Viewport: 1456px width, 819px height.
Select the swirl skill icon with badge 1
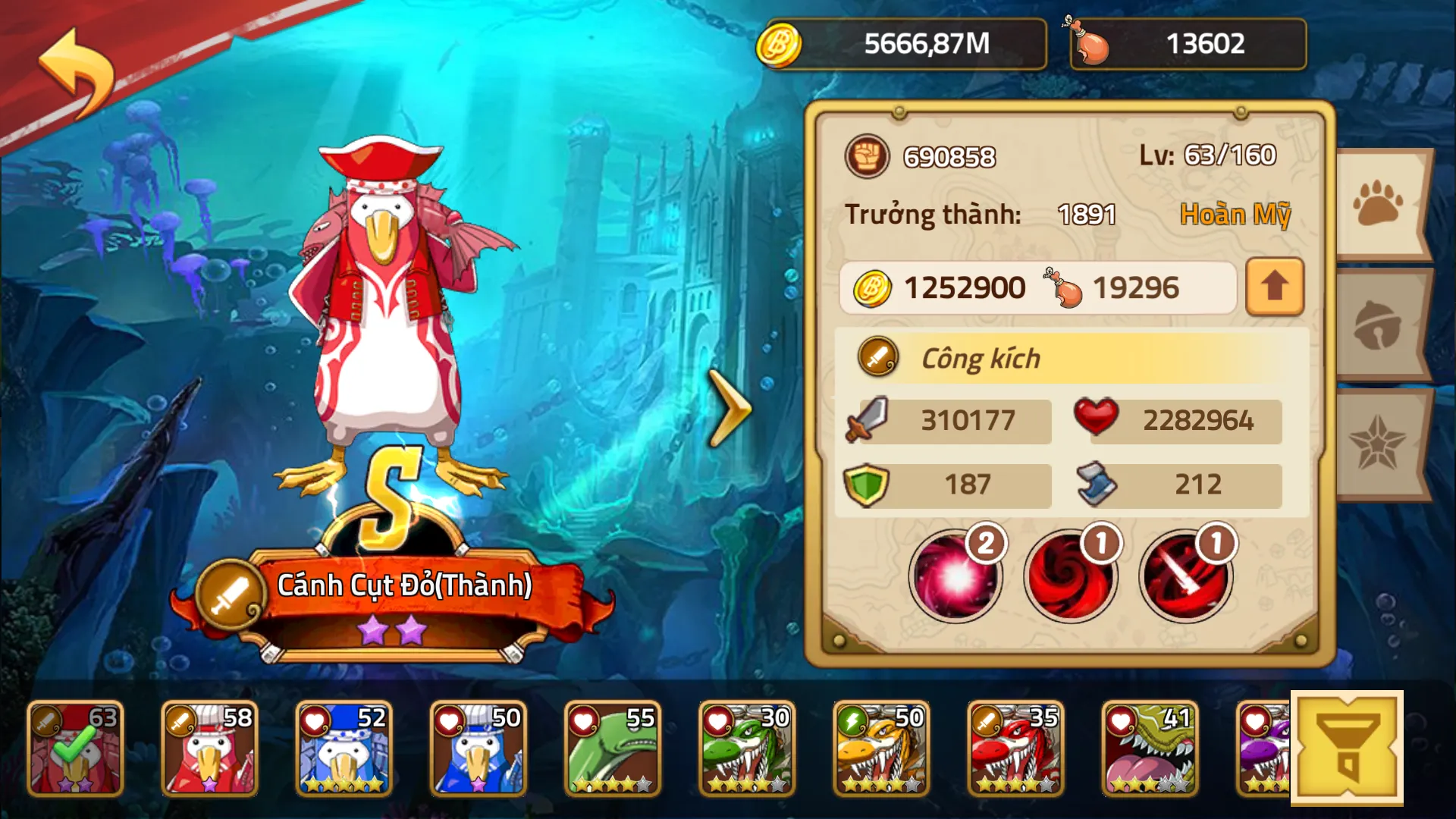1070,576
